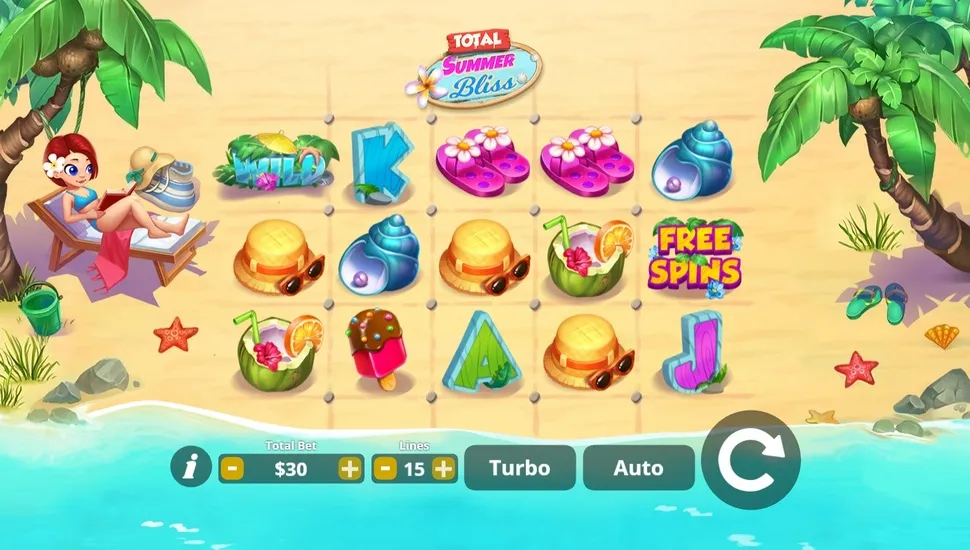Decrease the Total Bet amount
Screen dimensions: 970x550
pos(231,468)
